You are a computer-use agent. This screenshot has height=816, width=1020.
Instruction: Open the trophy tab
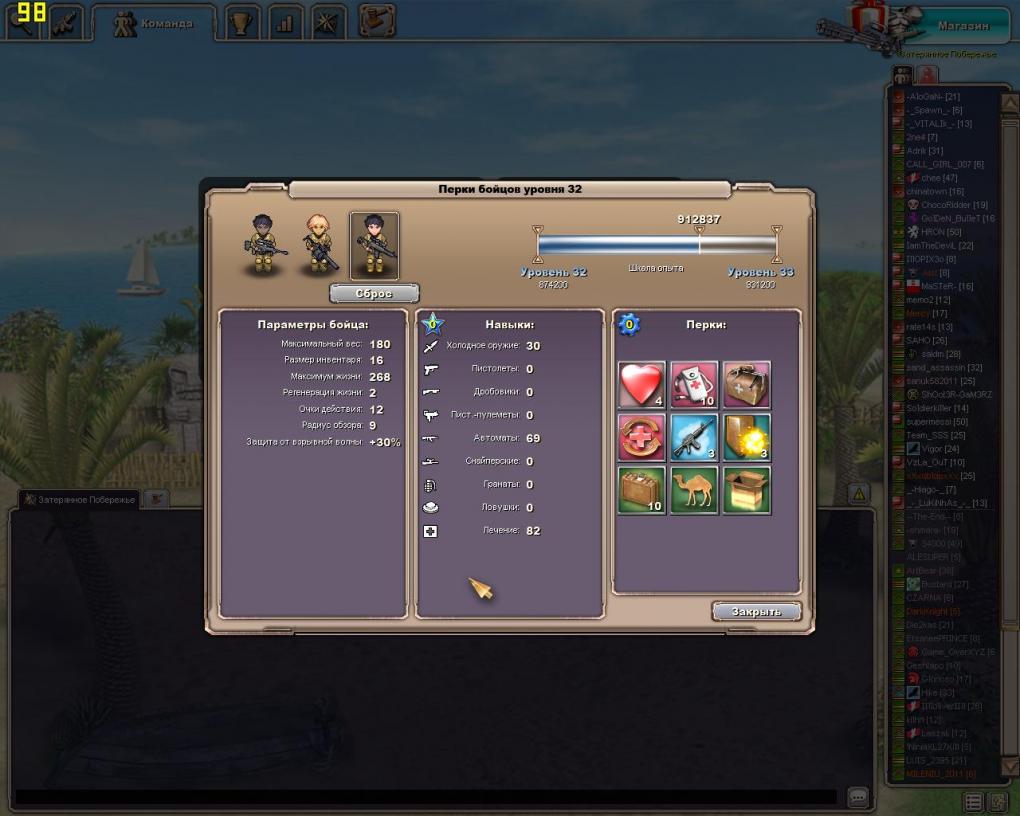[240, 23]
